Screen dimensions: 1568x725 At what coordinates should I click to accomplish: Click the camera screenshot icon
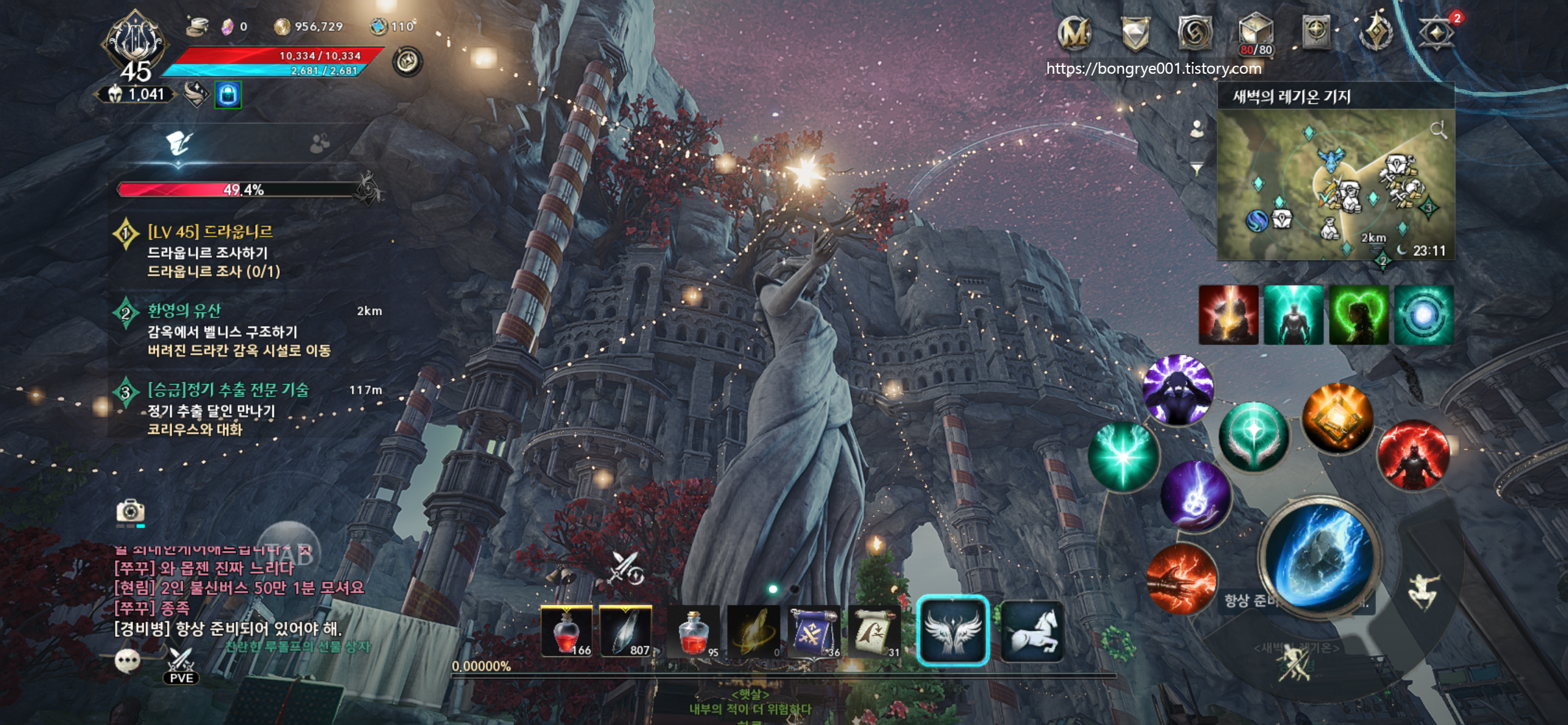click(130, 512)
